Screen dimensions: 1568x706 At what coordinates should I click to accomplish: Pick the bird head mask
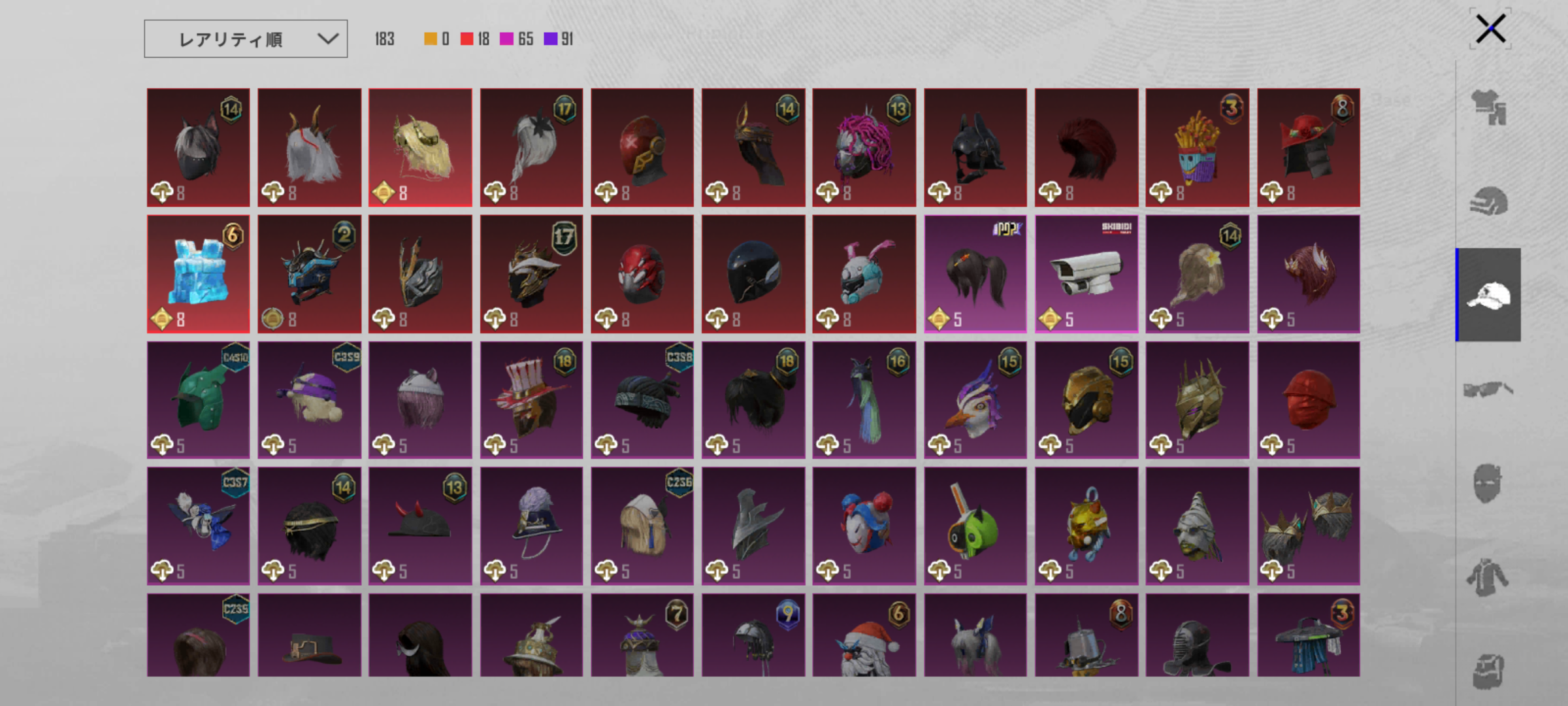[x=975, y=399]
